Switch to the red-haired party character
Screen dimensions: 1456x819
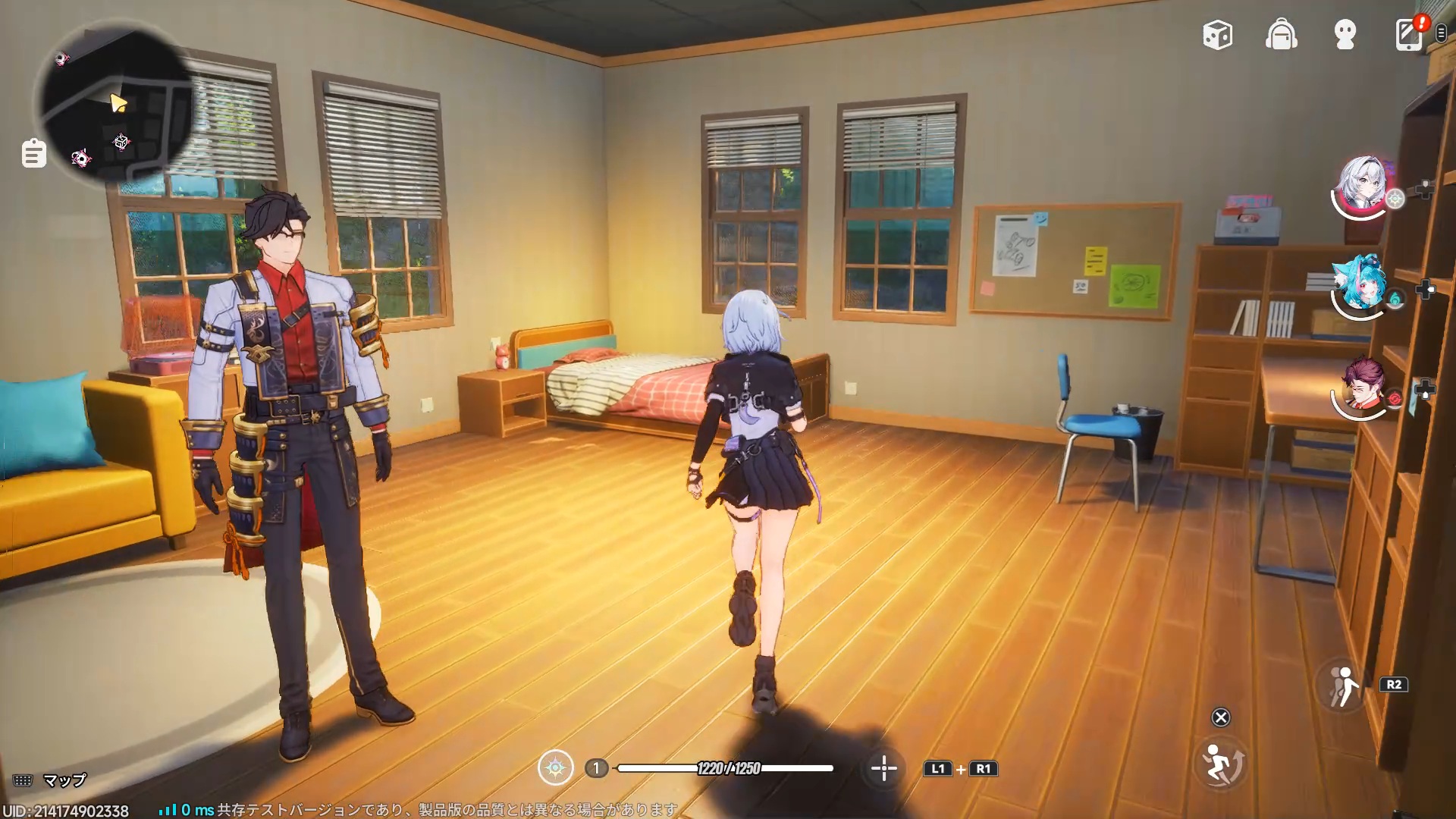[1363, 387]
